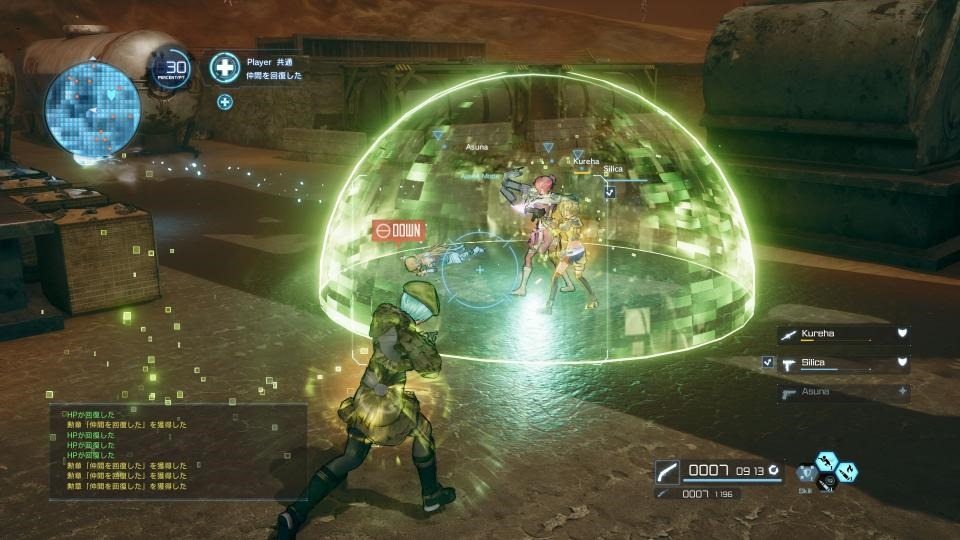Screen dimensions: 960x540
Task: Toggle the checkbox beside Silica
Action: pyautogui.click(x=768, y=363)
